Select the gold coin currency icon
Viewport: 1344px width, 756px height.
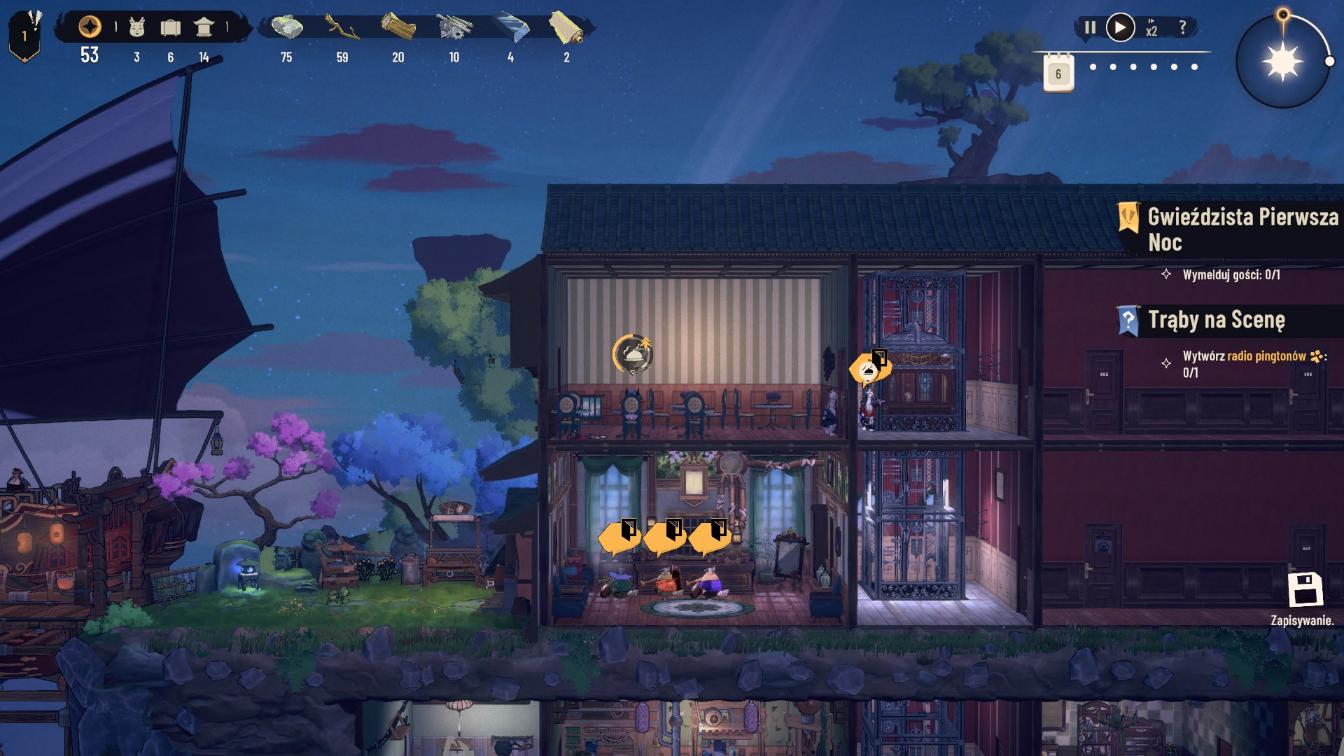90,27
